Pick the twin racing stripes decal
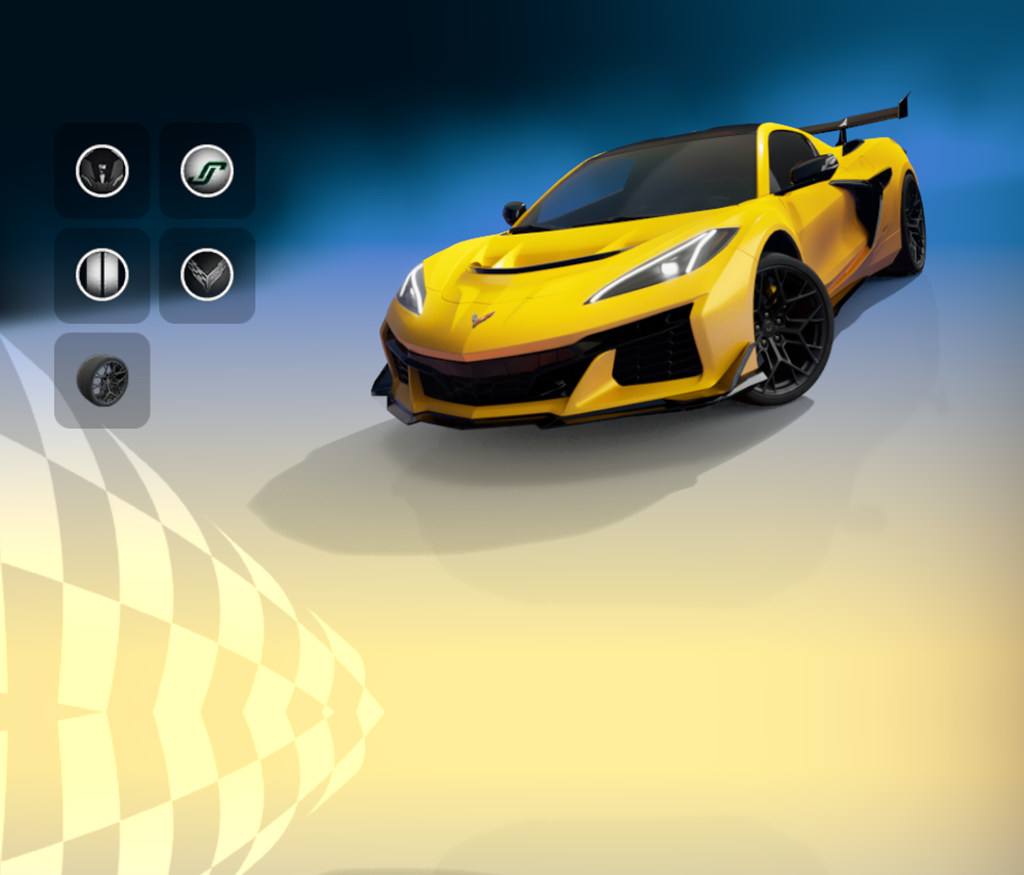This screenshot has width=1024, height=875. click(x=102, y=275)
